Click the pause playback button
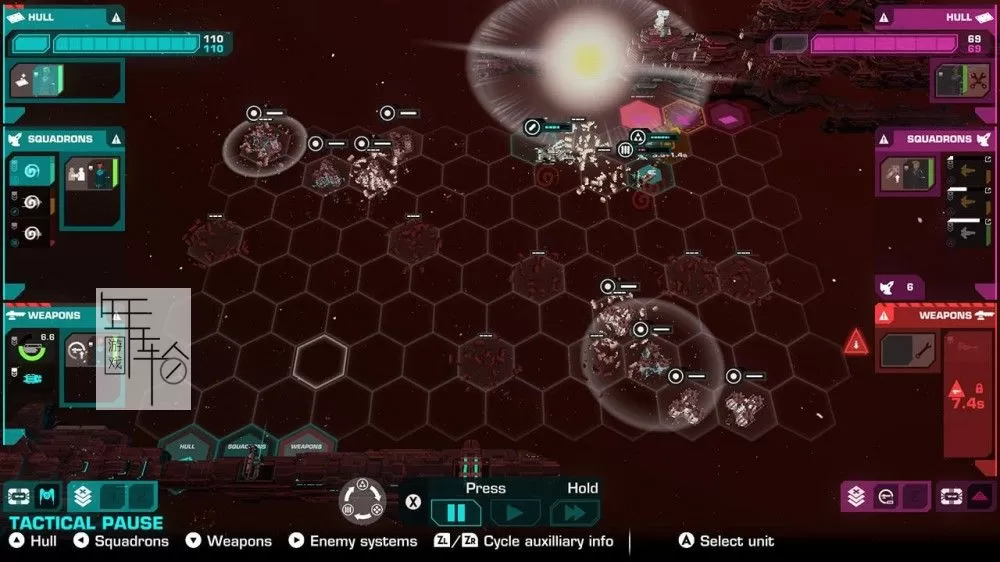1000x562 pixels. point(455,513)
